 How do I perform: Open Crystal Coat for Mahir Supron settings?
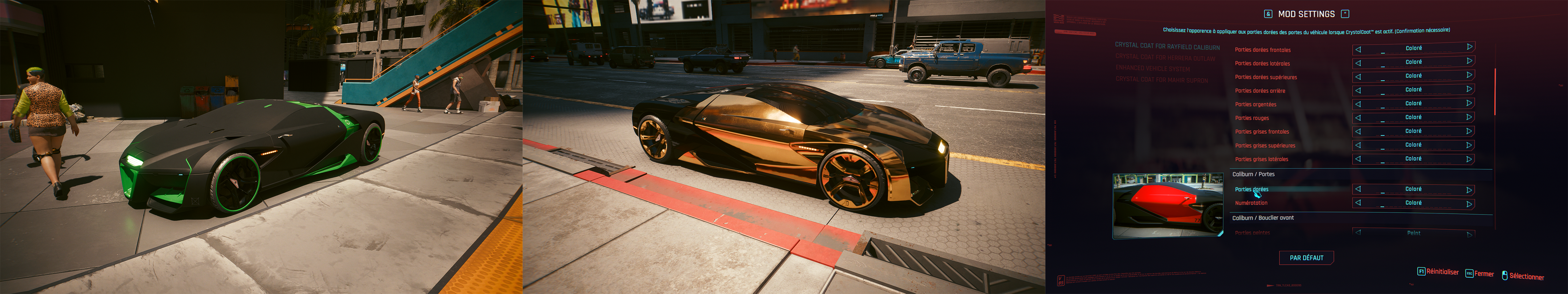click(x=1161, y=80)
